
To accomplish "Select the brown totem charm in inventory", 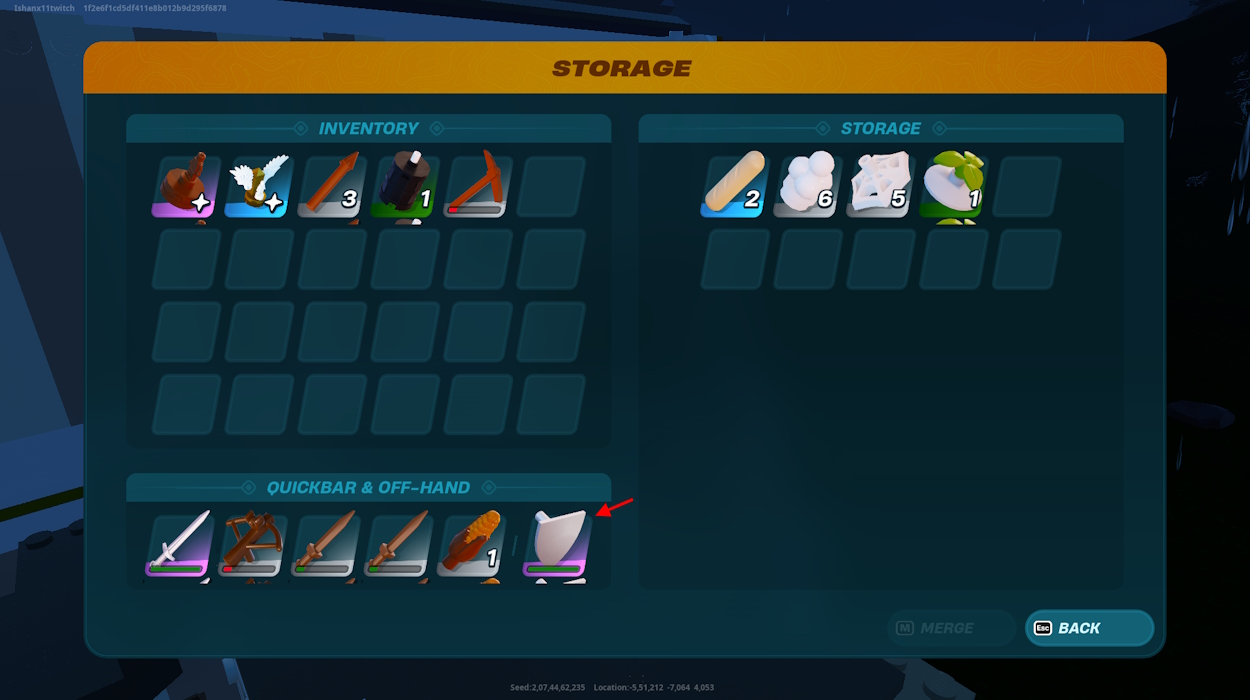I will 186,186.
